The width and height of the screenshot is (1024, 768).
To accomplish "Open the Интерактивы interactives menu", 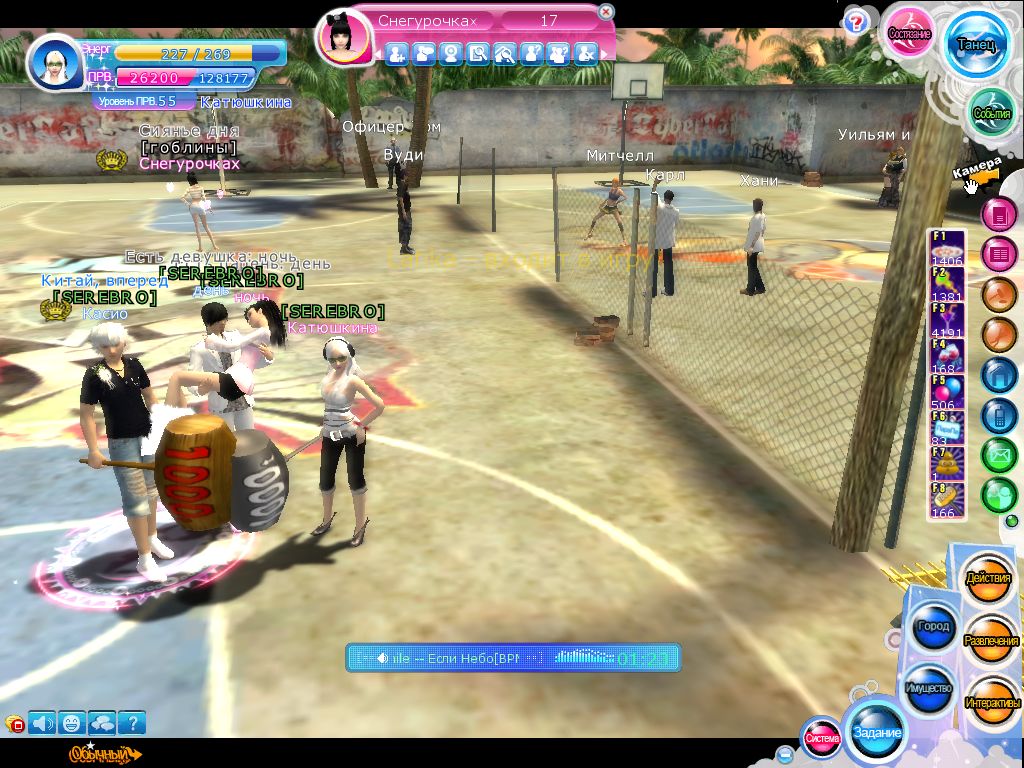I will point(991,702).
